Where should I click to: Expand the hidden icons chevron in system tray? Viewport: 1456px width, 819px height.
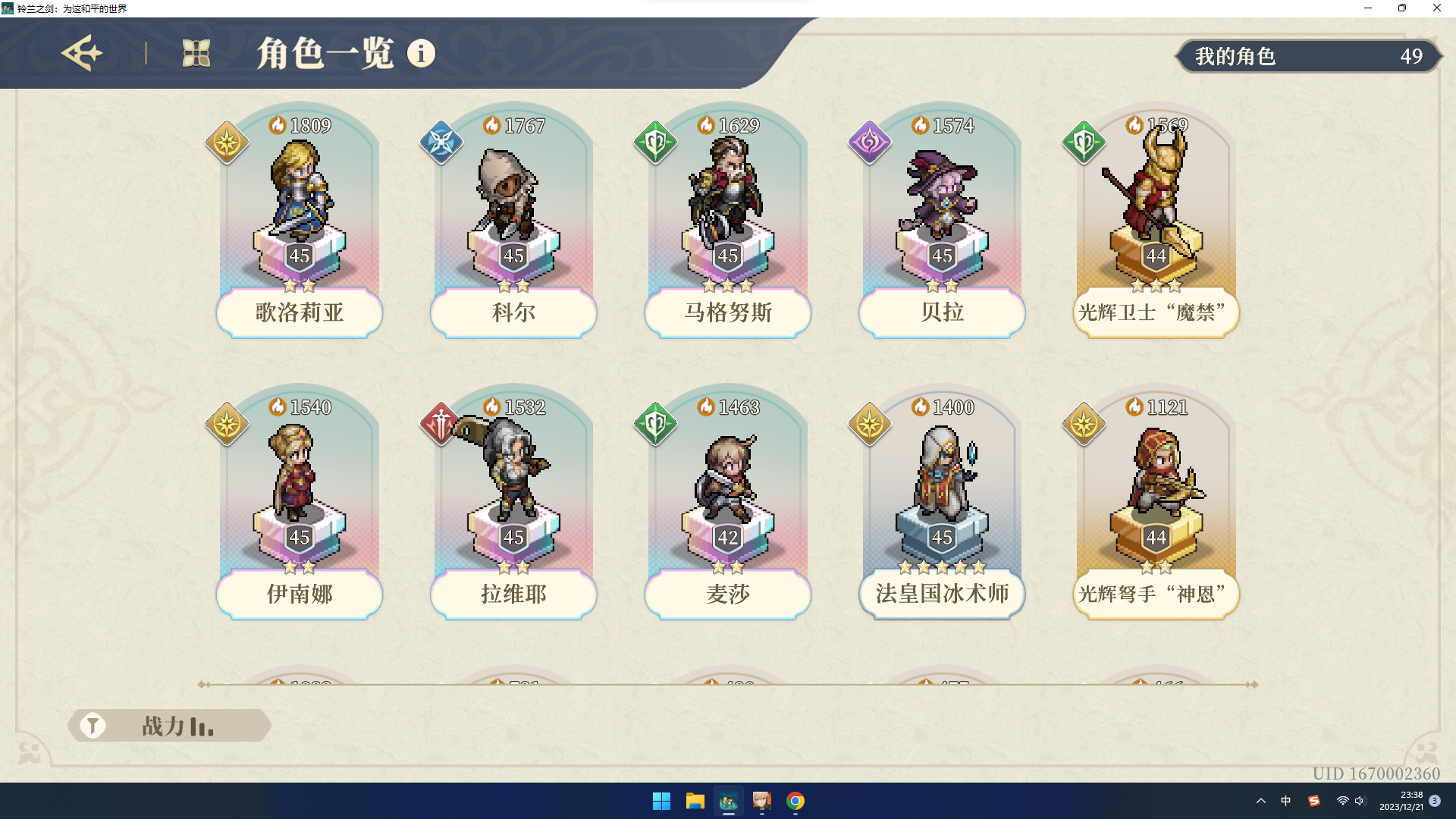[x=1260, y=800]
